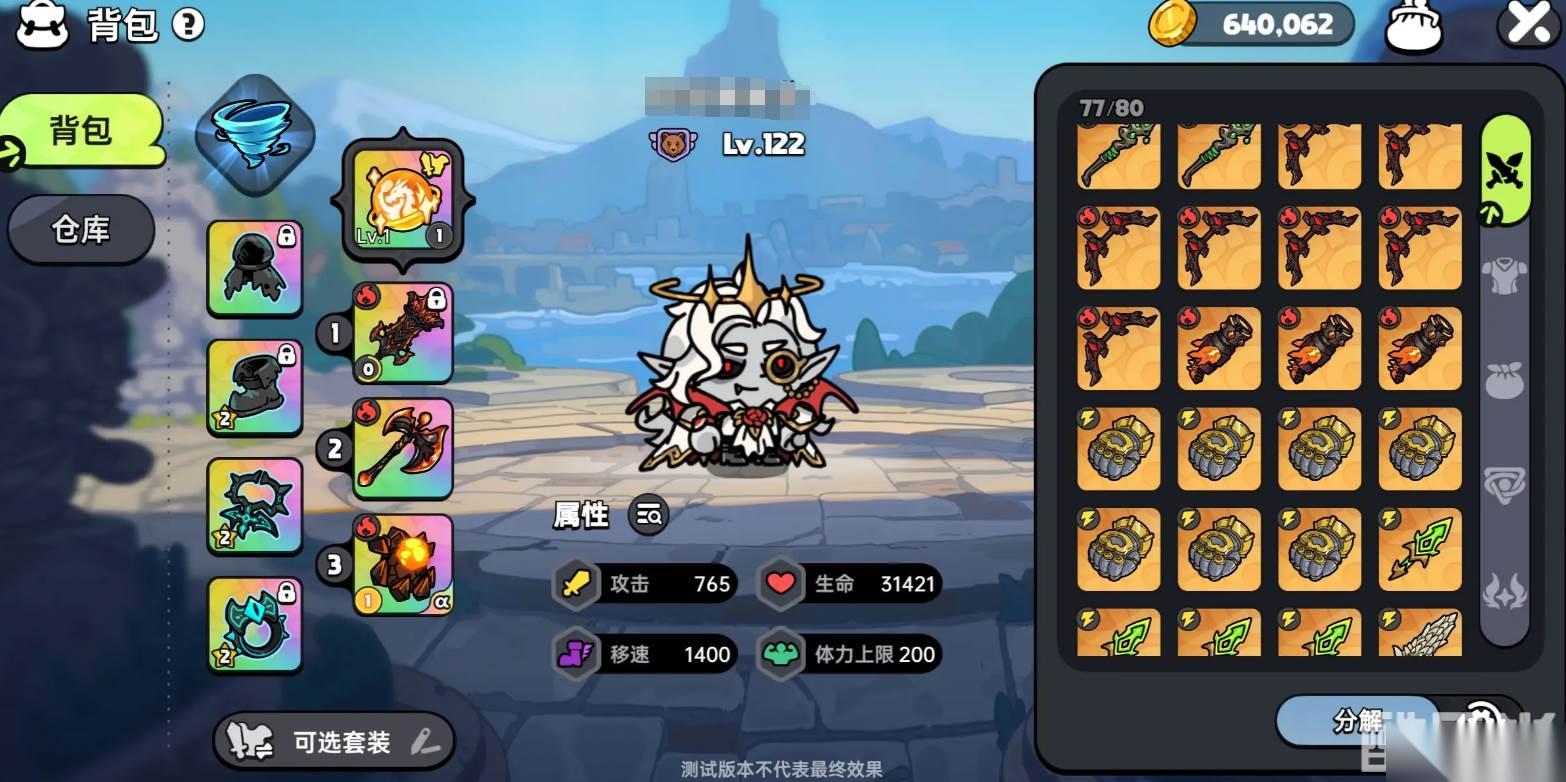This screenshot has height=782, width=1566.
Task: Select the crossed swords weapon category tab
Action: pos(1504,172)
